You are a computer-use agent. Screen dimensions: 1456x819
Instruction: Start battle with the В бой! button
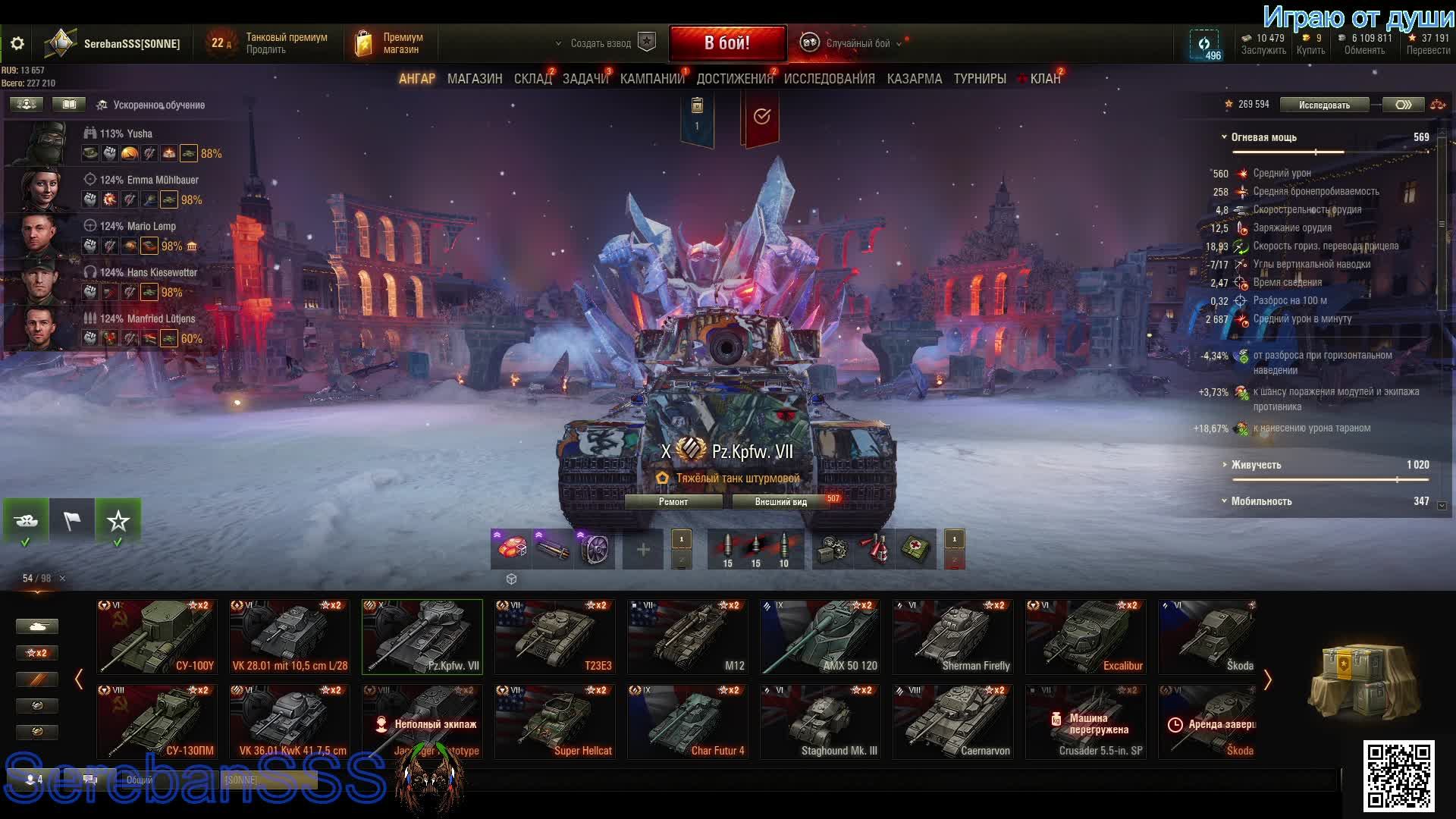(726, 43)
